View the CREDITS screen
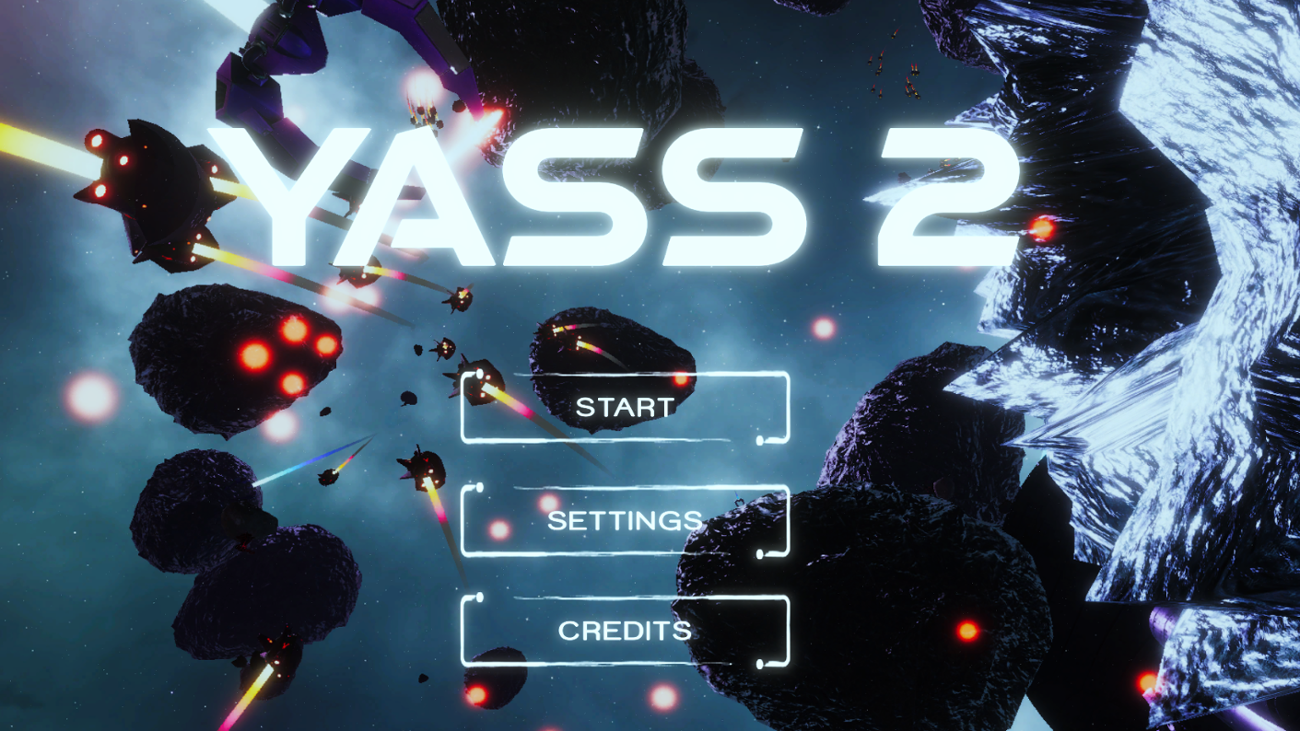 coord(627,631)
